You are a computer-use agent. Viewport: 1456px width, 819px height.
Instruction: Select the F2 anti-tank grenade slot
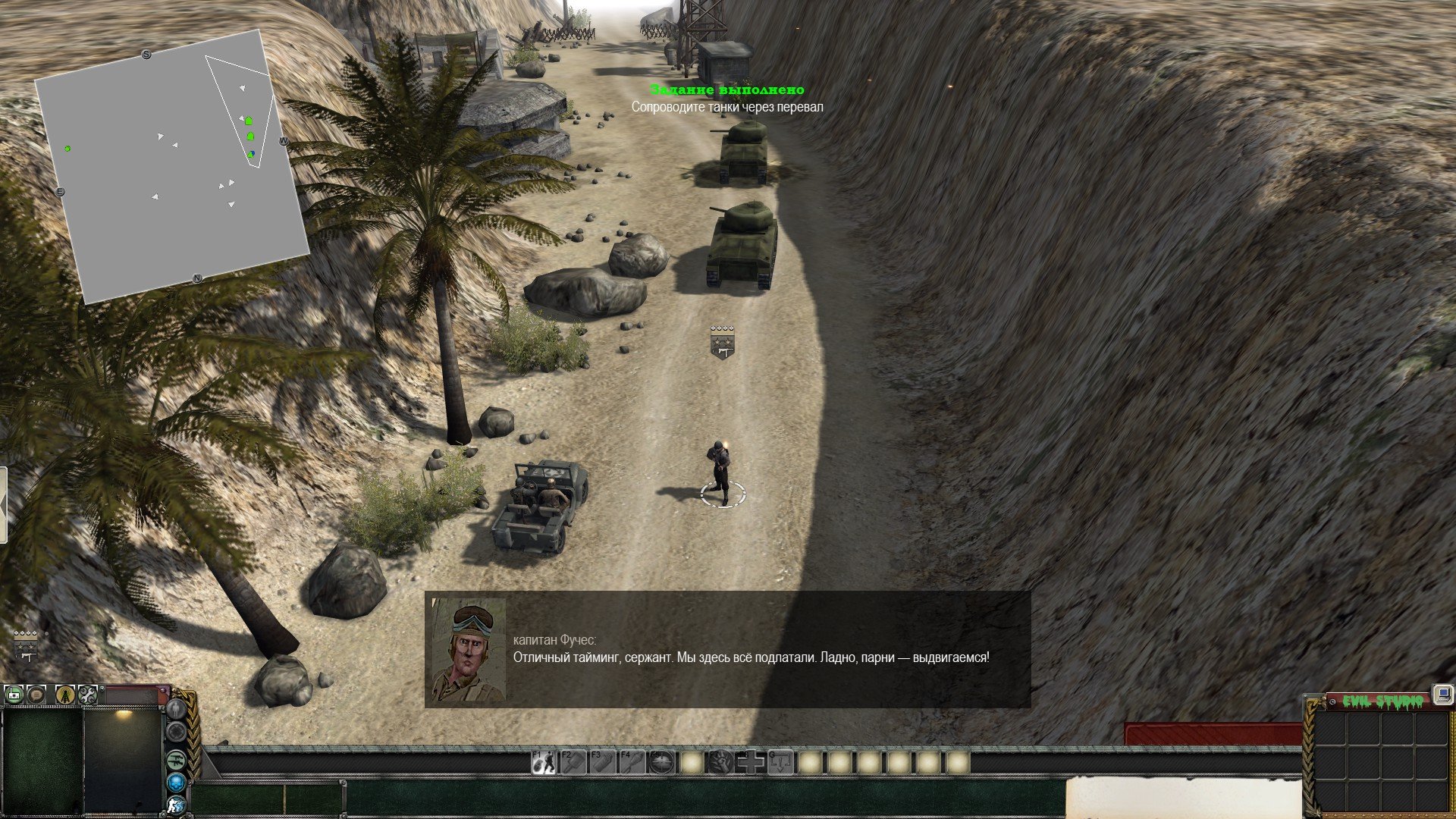click(573, 762)
